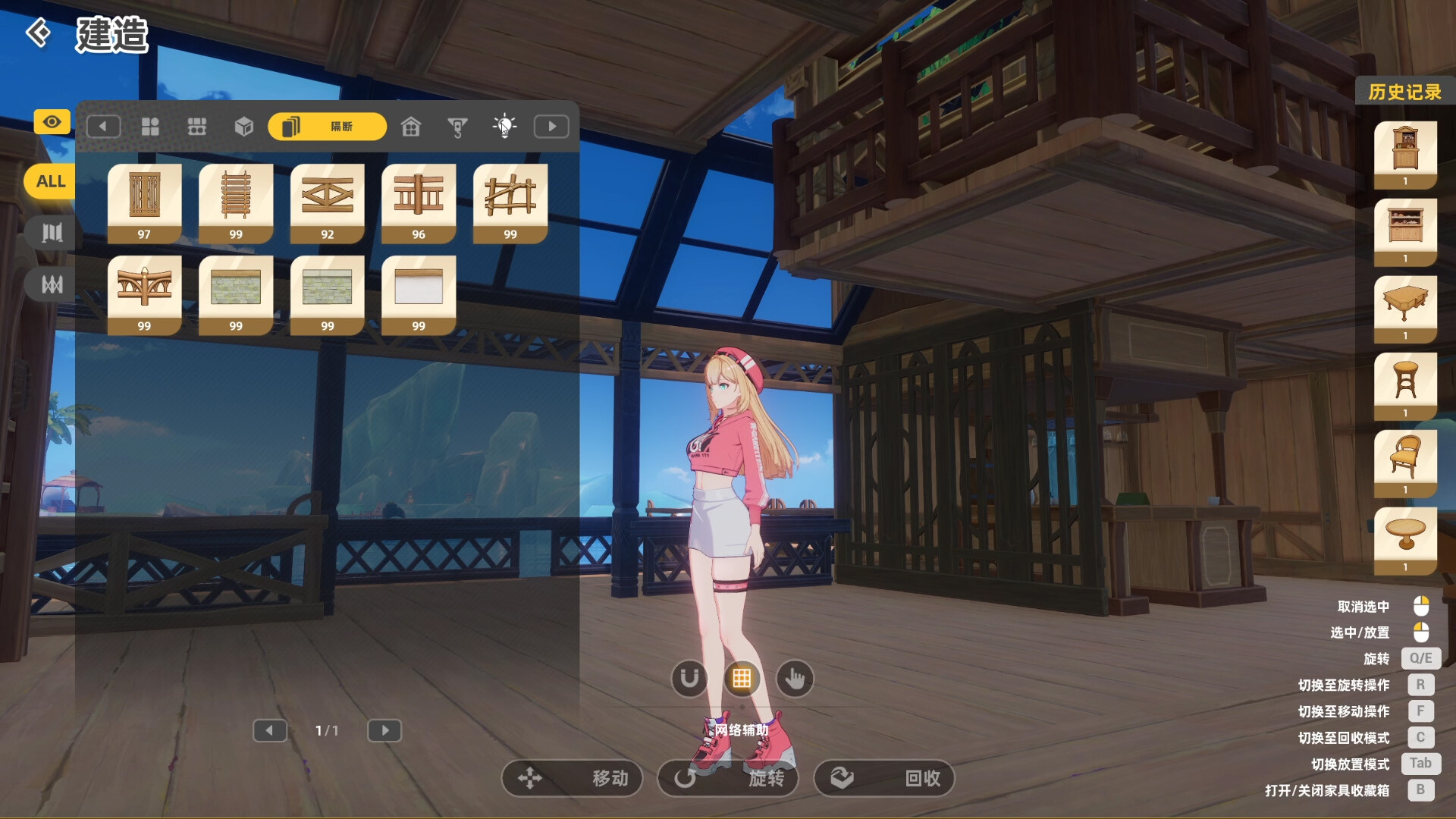This screenshot has height=819, width=1456.
Task: Enable the fence filter in the sidebar
Action: pos(50,284)
